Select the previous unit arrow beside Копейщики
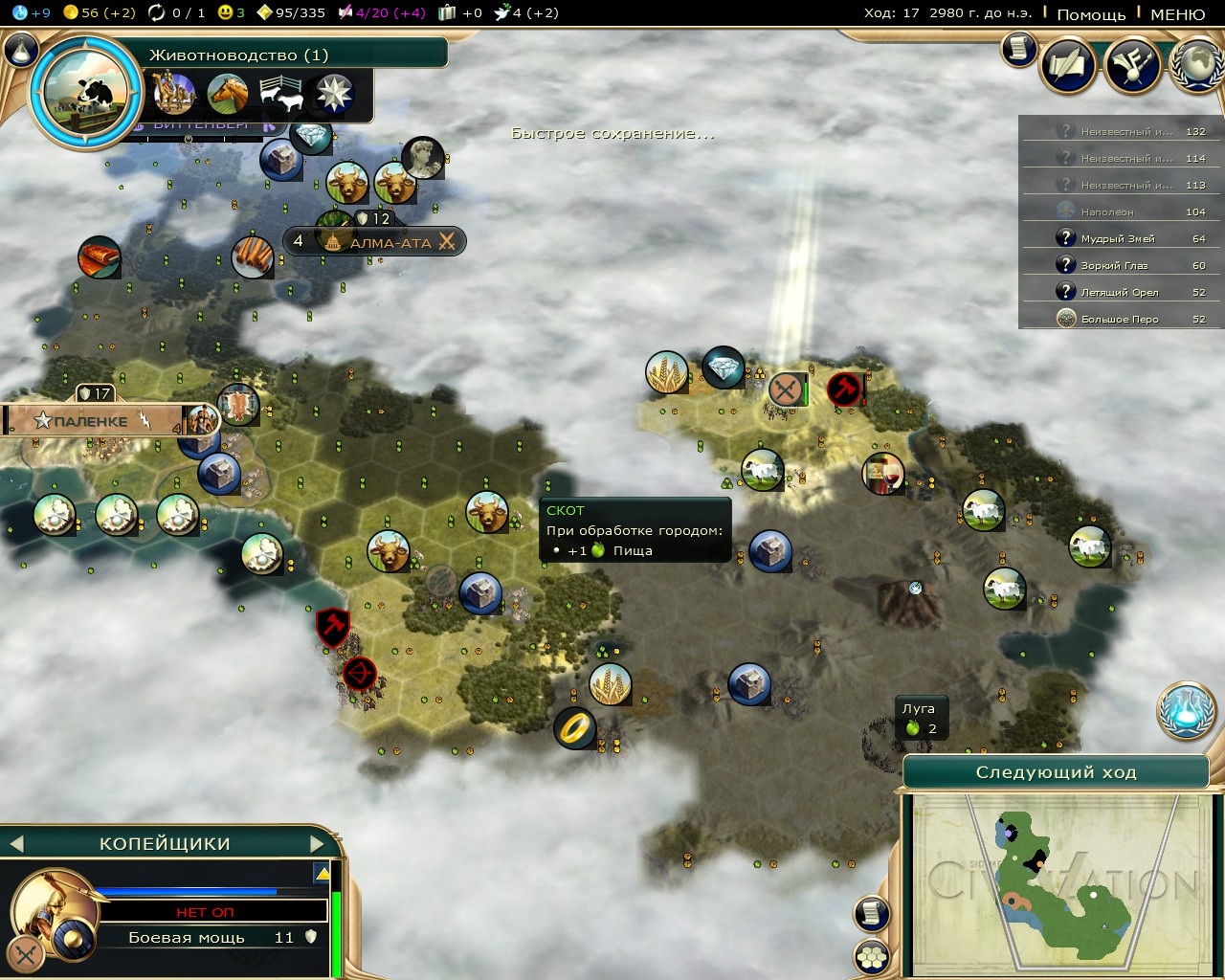Screen dimensions: 1225x980 coord(15,844)
